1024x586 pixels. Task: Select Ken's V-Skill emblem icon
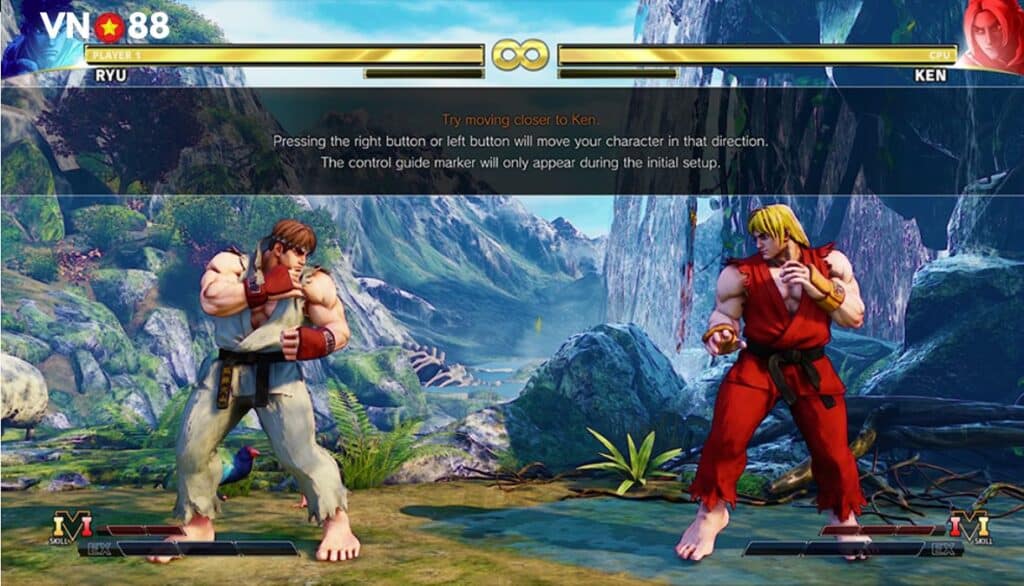tap(968, 524)
